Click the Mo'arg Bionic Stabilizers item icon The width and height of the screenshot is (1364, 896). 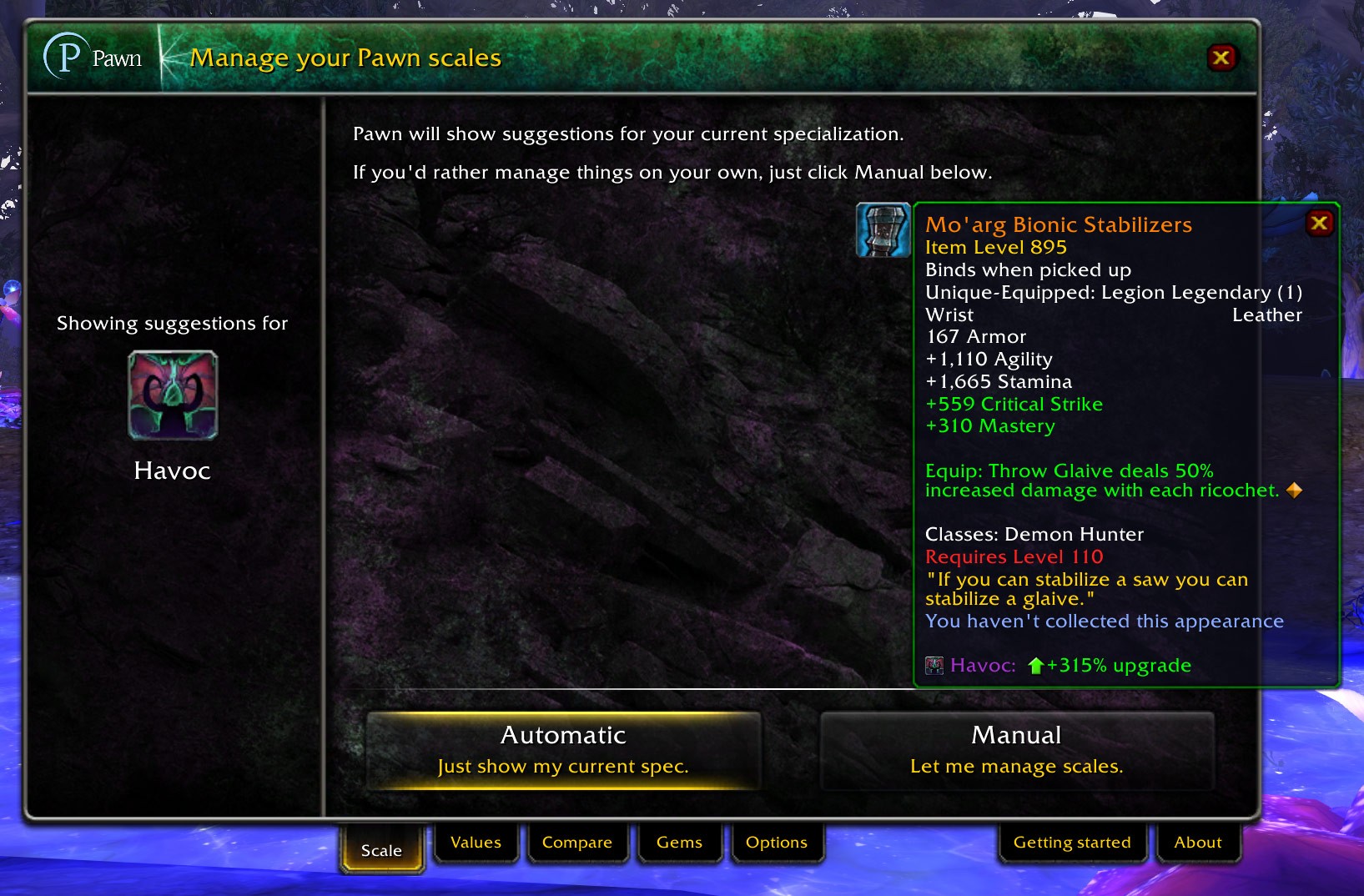883,230
